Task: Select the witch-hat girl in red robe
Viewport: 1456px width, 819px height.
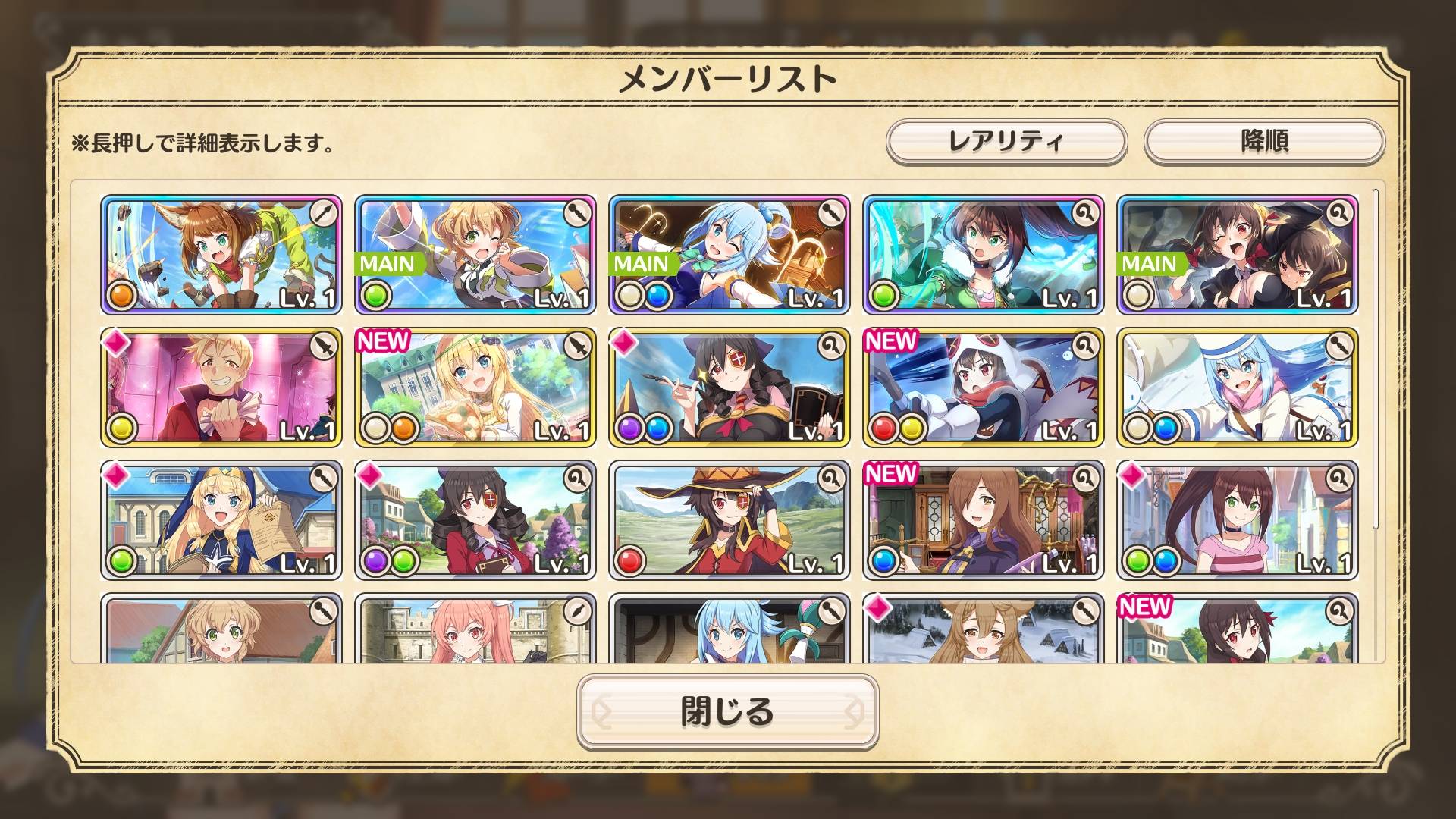Action: [x=729, y=520]
